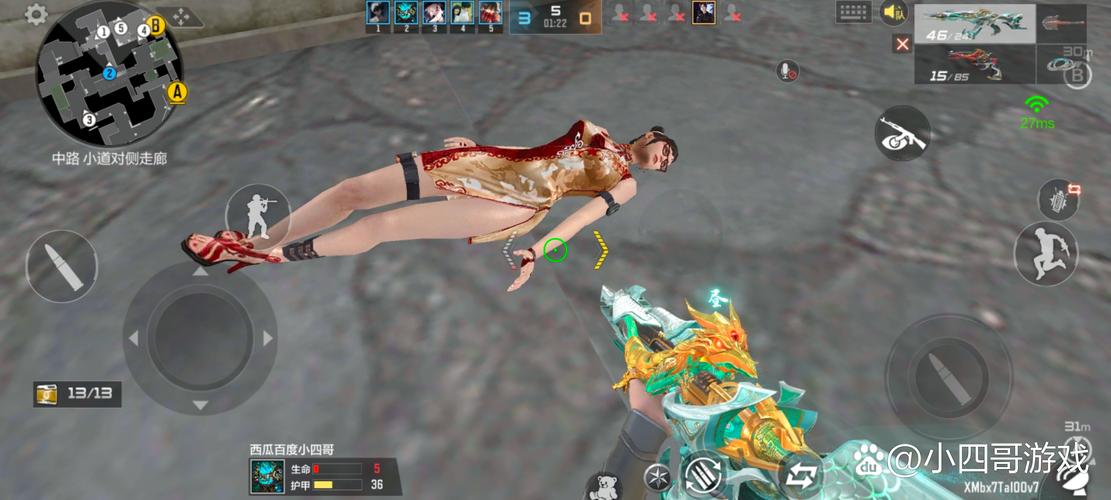Tap the swap weapon arrows button
Image resolution: width=1111 pixels, height=500 pixels.
point(801,473)
